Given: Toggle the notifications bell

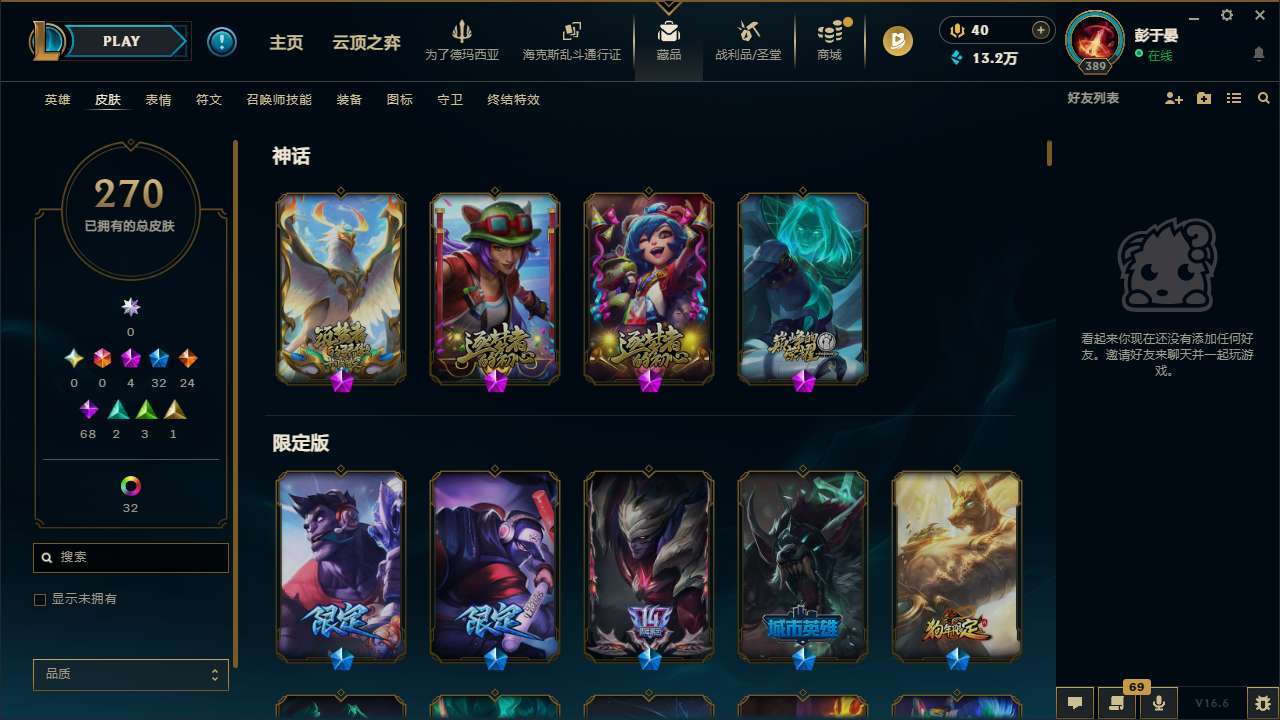Looking at the screenshot, I should (1258, 55).
